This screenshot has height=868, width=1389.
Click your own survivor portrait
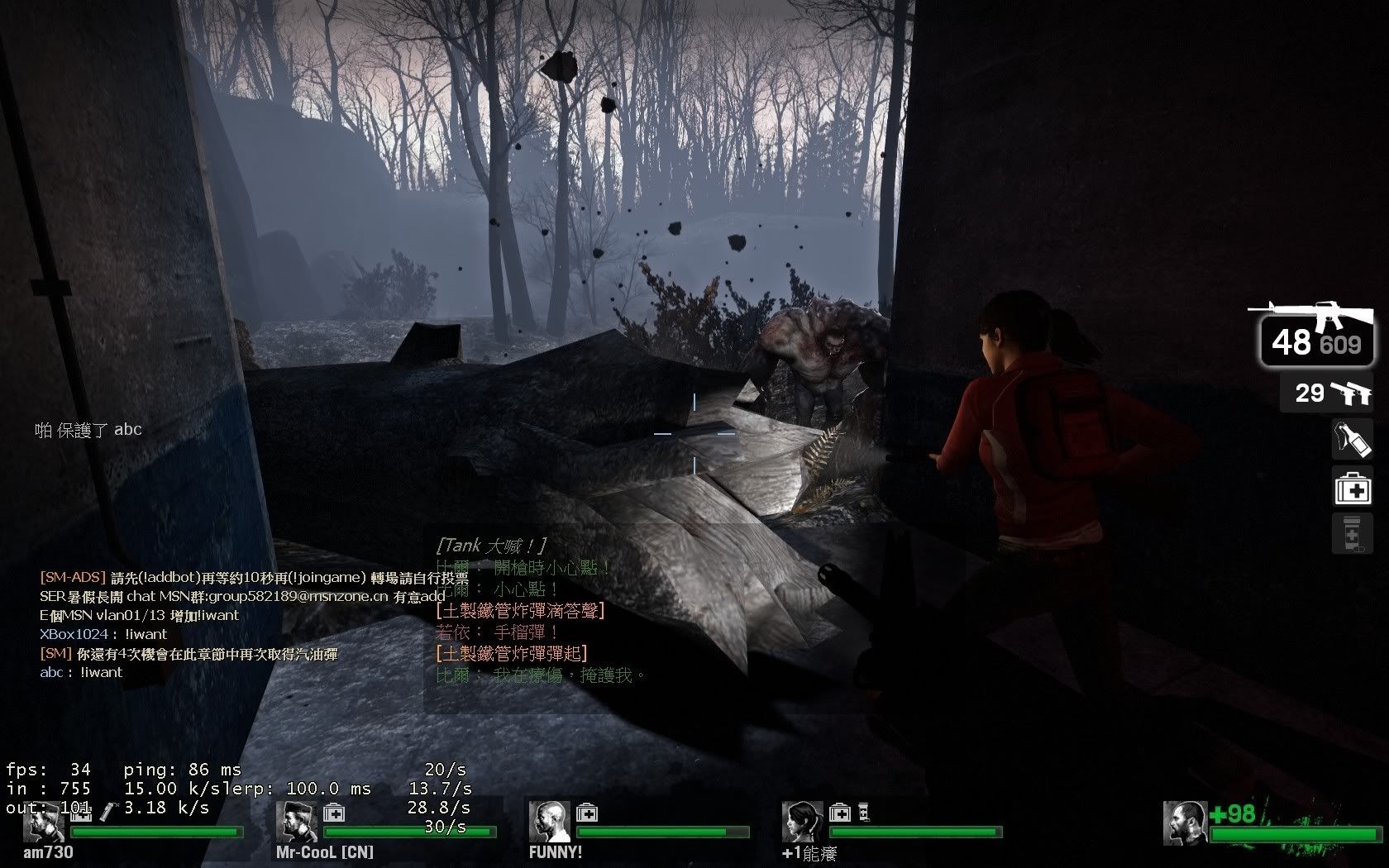1184,823
